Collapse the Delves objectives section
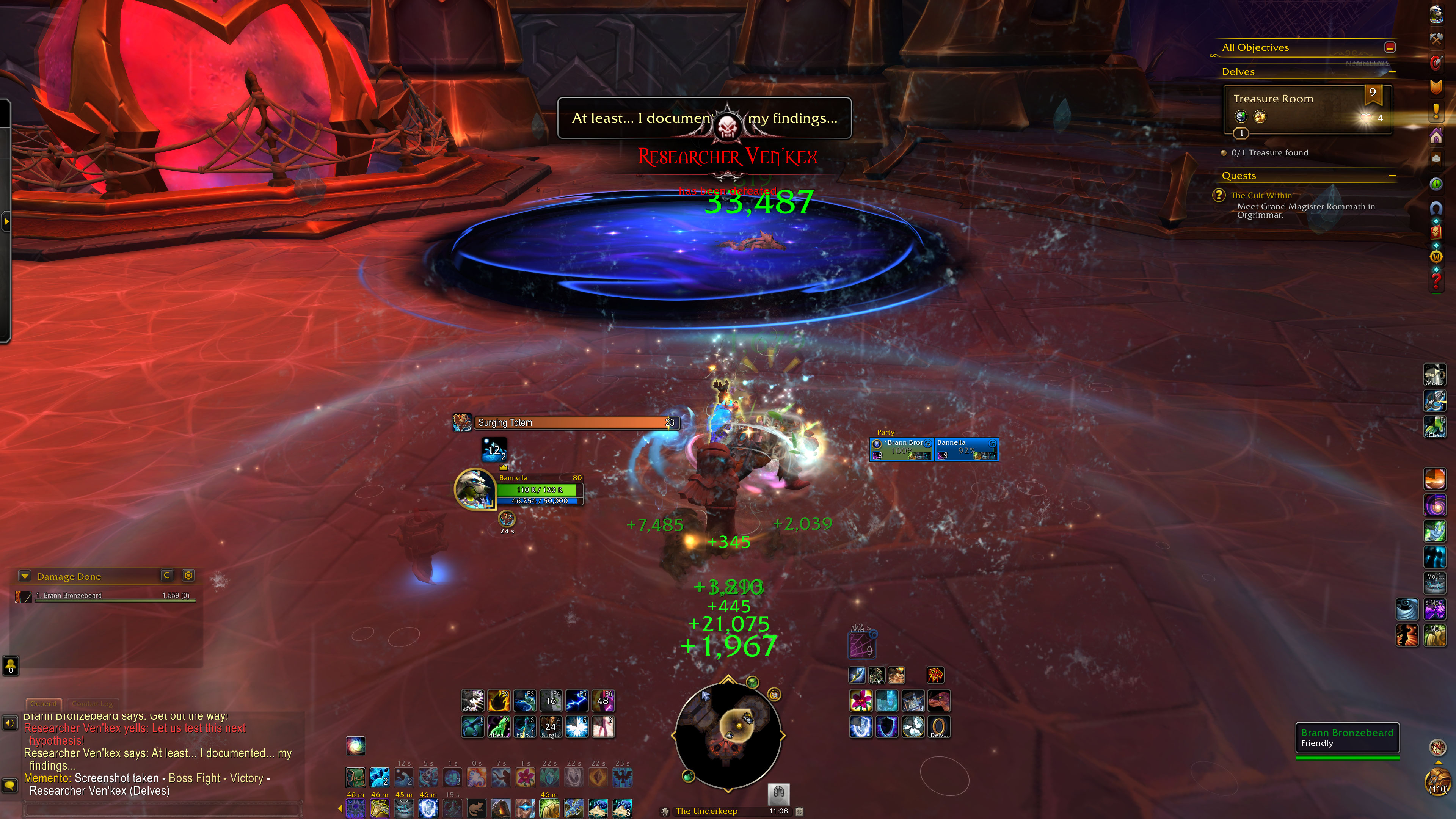The height and width of the screenshot is (819, 1456). 1392,72
